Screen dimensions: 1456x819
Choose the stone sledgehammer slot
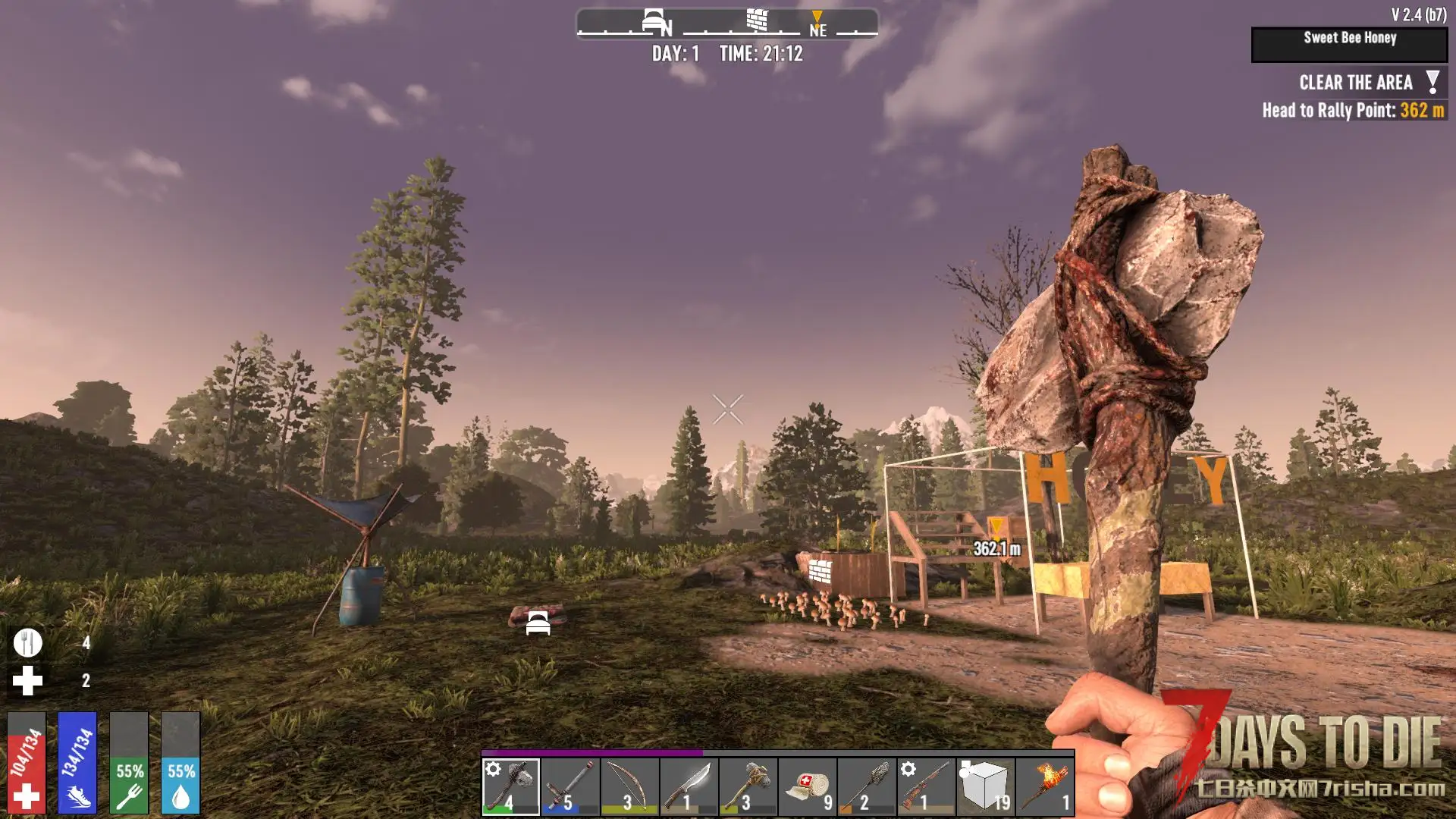coord(748,786)
